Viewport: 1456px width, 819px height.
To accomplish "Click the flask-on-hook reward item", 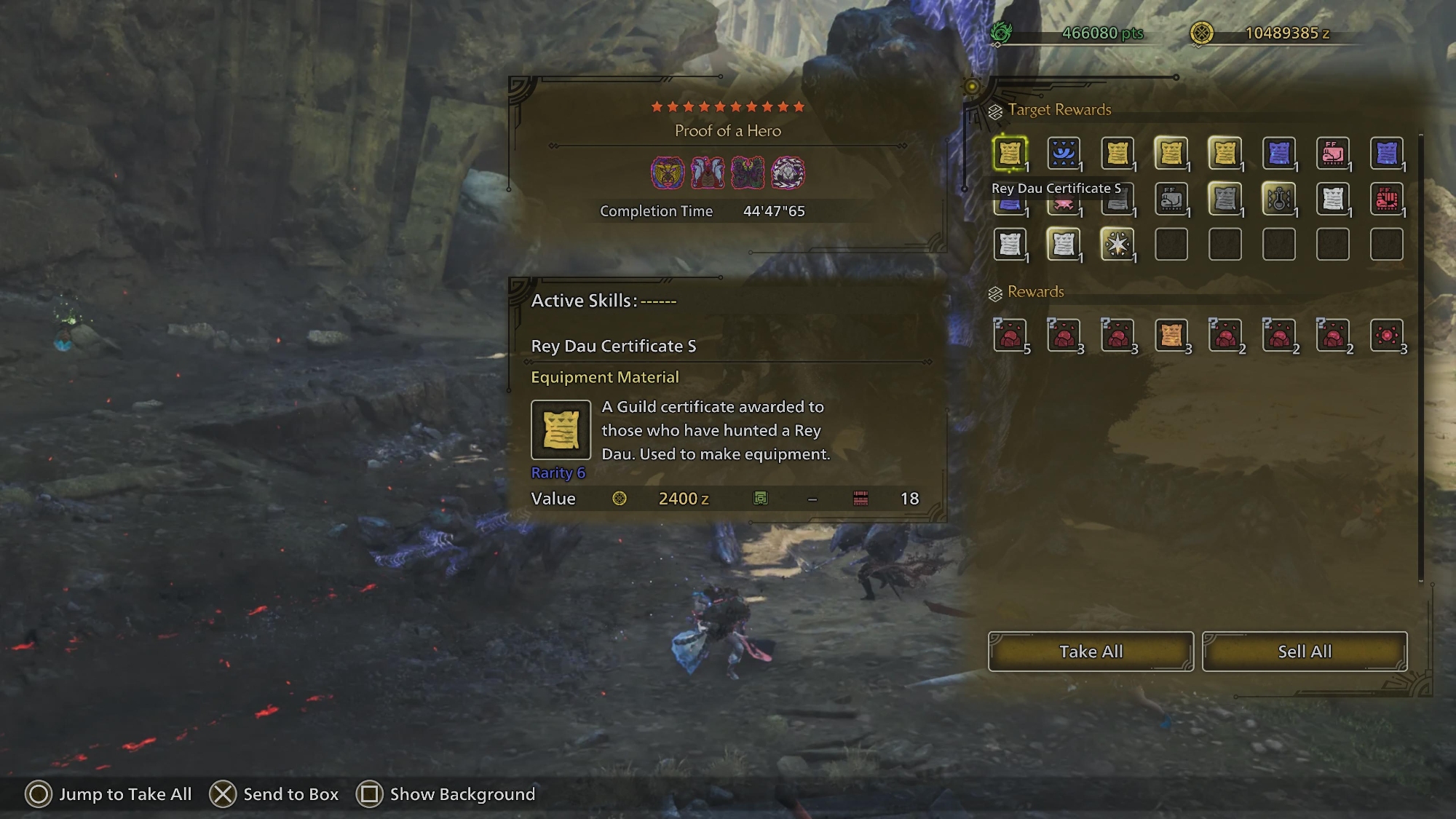I will coord(1279,199).
